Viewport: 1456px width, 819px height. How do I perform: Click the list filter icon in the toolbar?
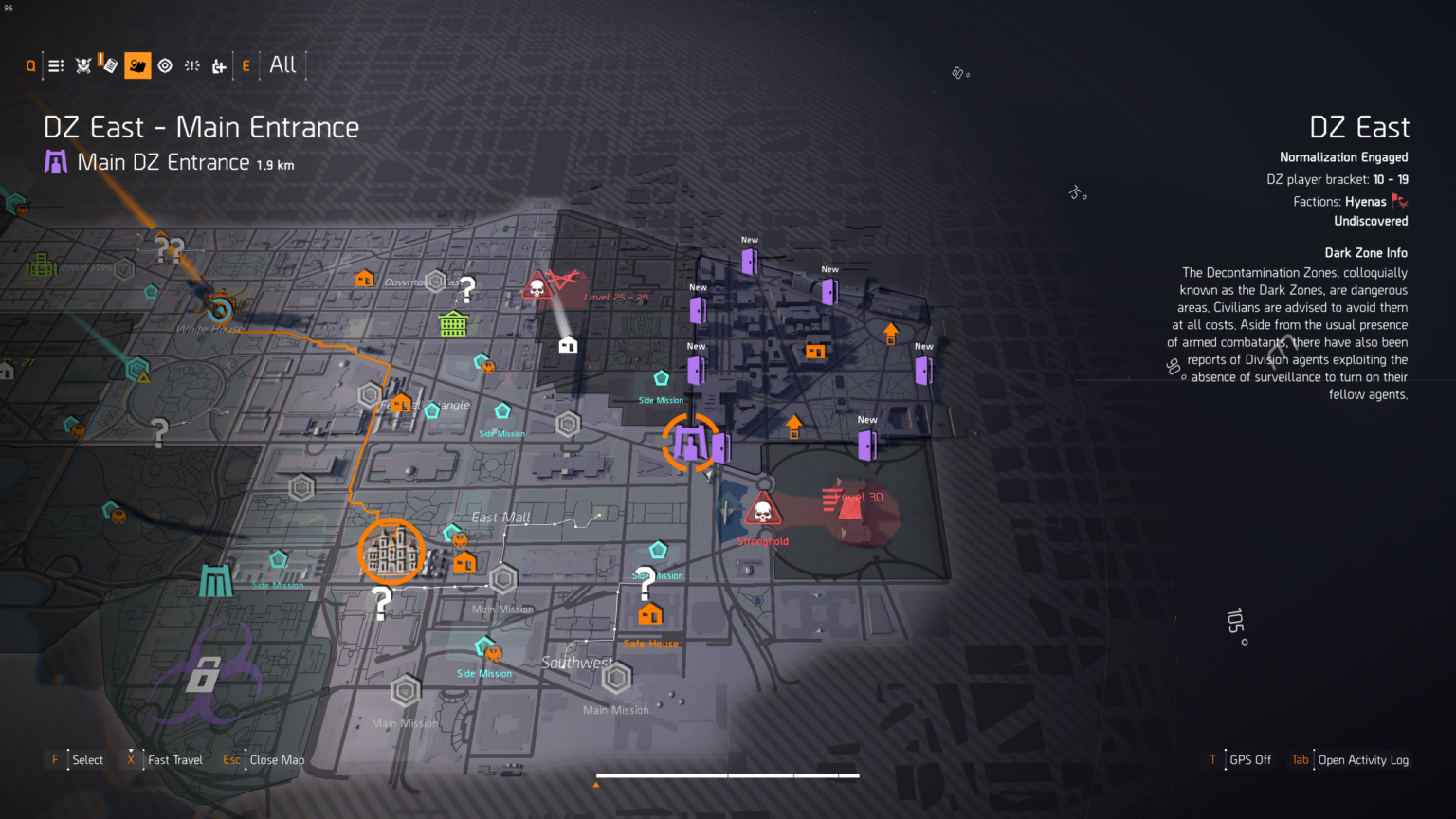point(55,64)
